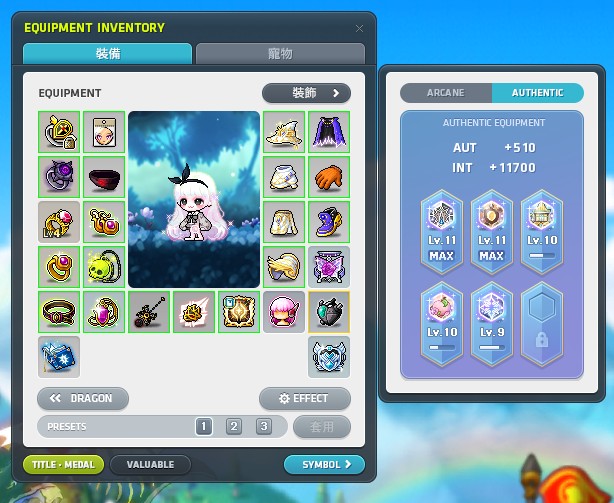Choose equipment preset 3
The width and height of the screenshot is (614, 503).
click(x=264, y=427)
